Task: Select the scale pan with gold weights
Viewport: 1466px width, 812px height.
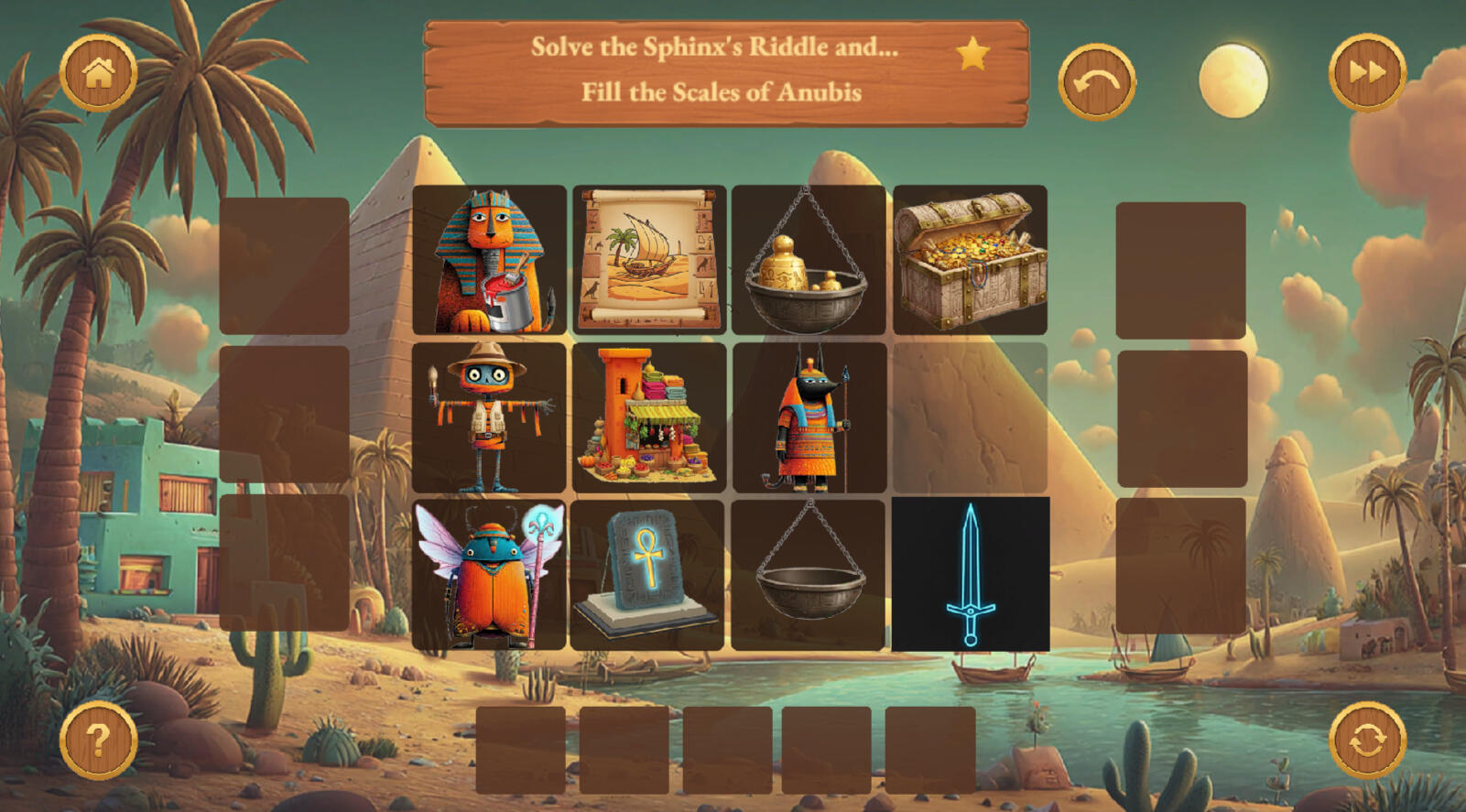Action: (809, 260)
